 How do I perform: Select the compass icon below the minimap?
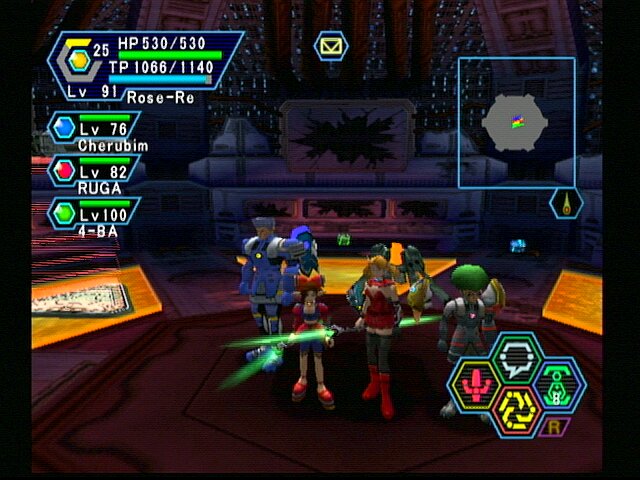click(566, 203)
